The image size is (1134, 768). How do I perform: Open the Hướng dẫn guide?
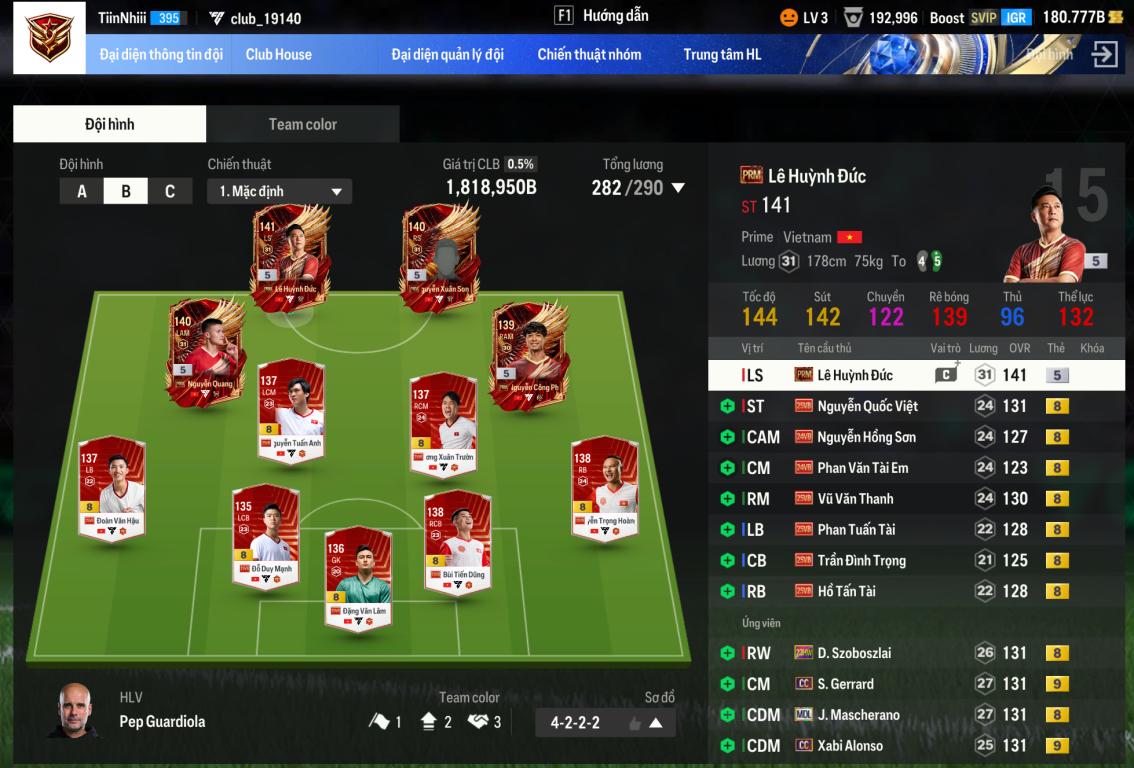coord(602,16)
